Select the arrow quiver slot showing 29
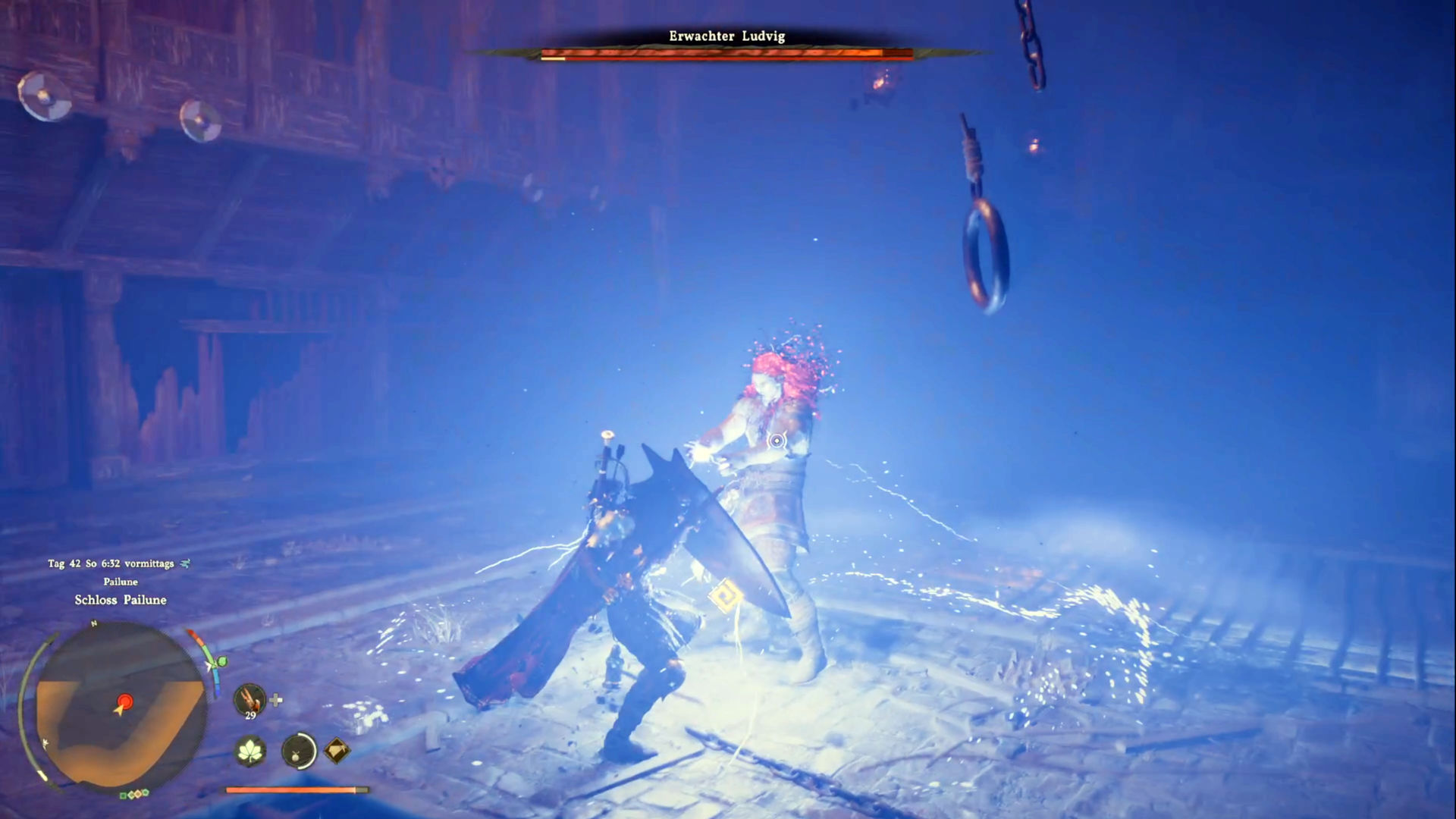The width and height of the screenshot is (1456, 819). click(x=249, y=699)
